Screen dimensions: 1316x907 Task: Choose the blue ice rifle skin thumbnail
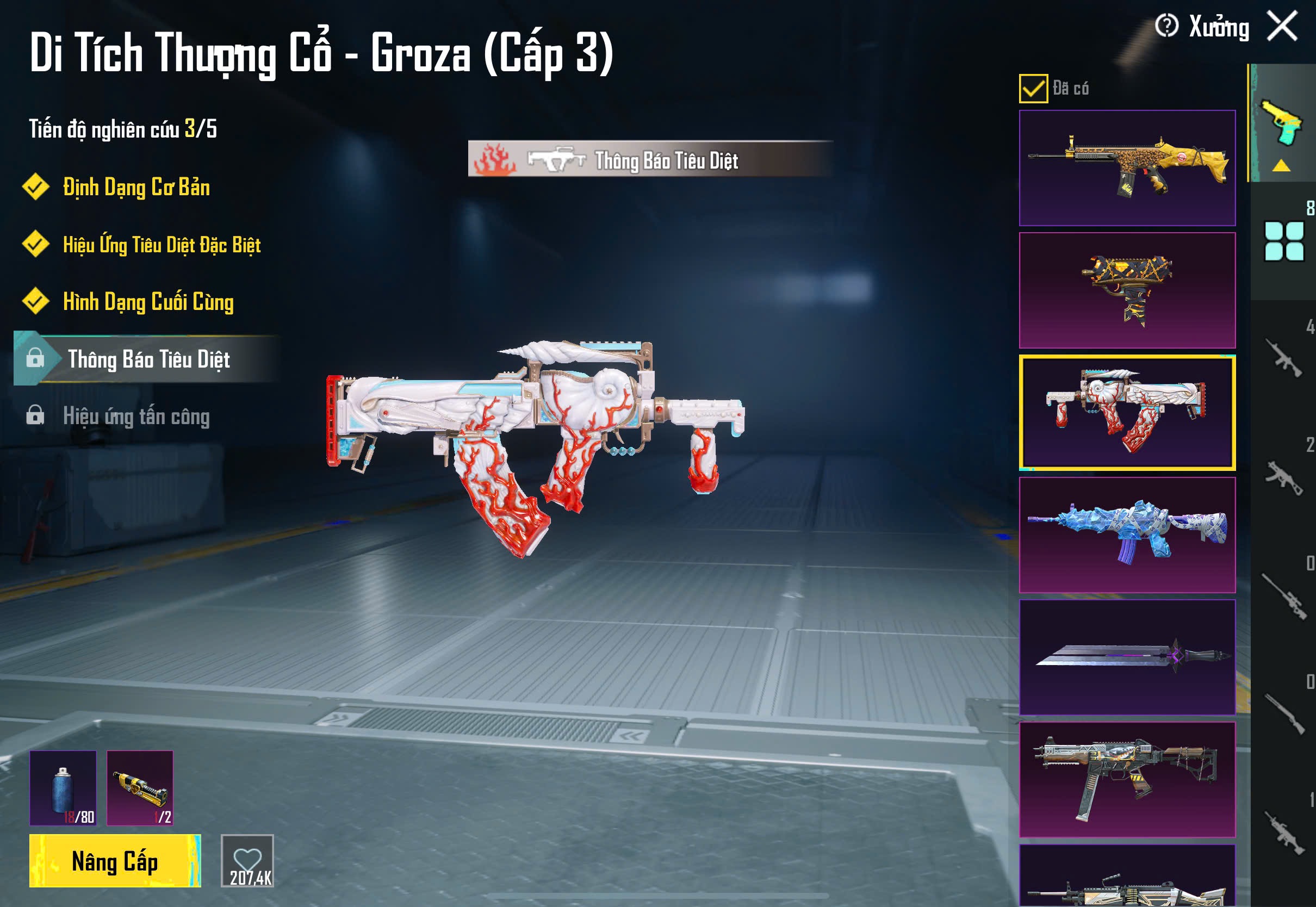coord(1127,535)
